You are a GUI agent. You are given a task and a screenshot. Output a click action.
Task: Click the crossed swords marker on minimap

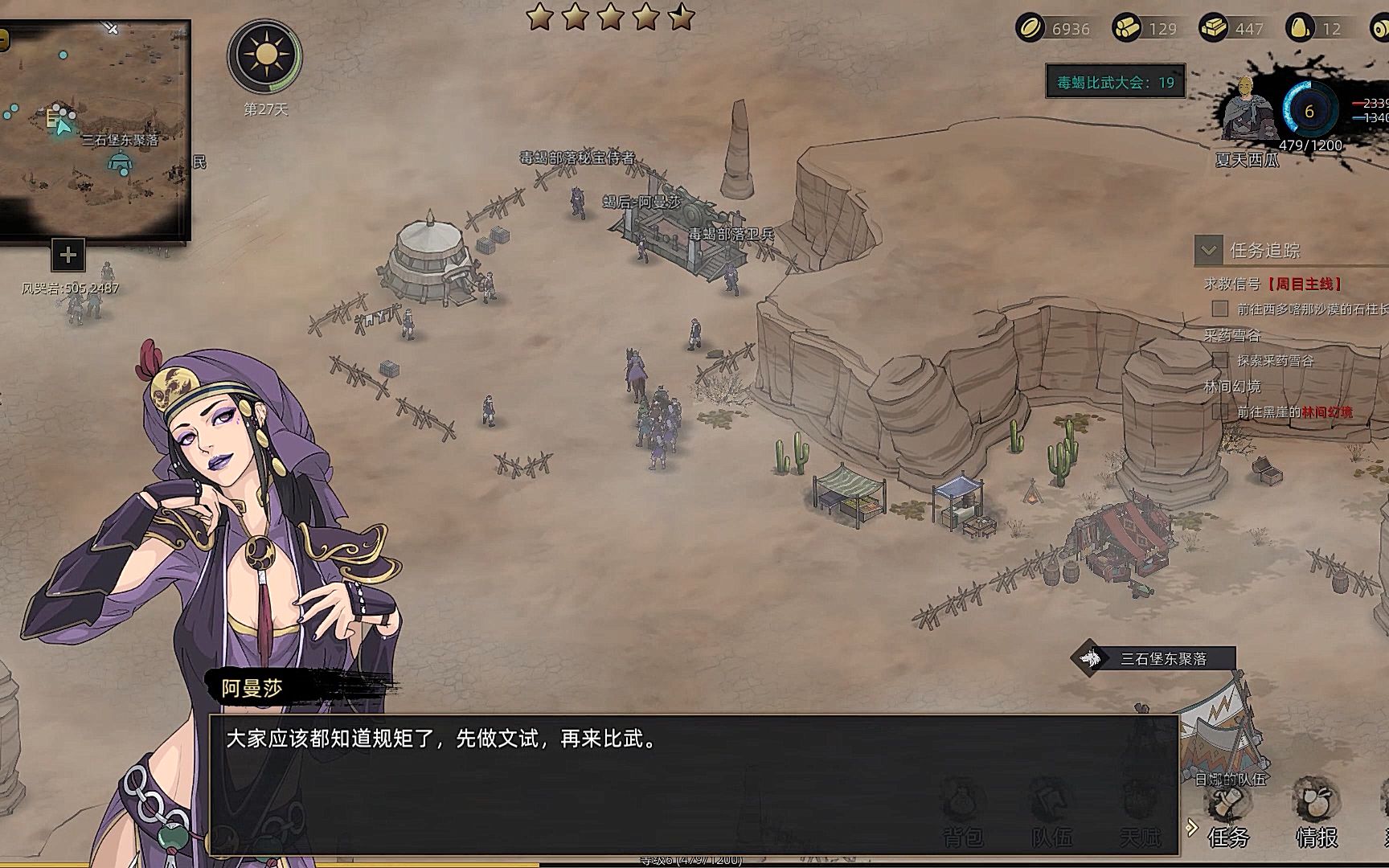(x=112, y=29)
